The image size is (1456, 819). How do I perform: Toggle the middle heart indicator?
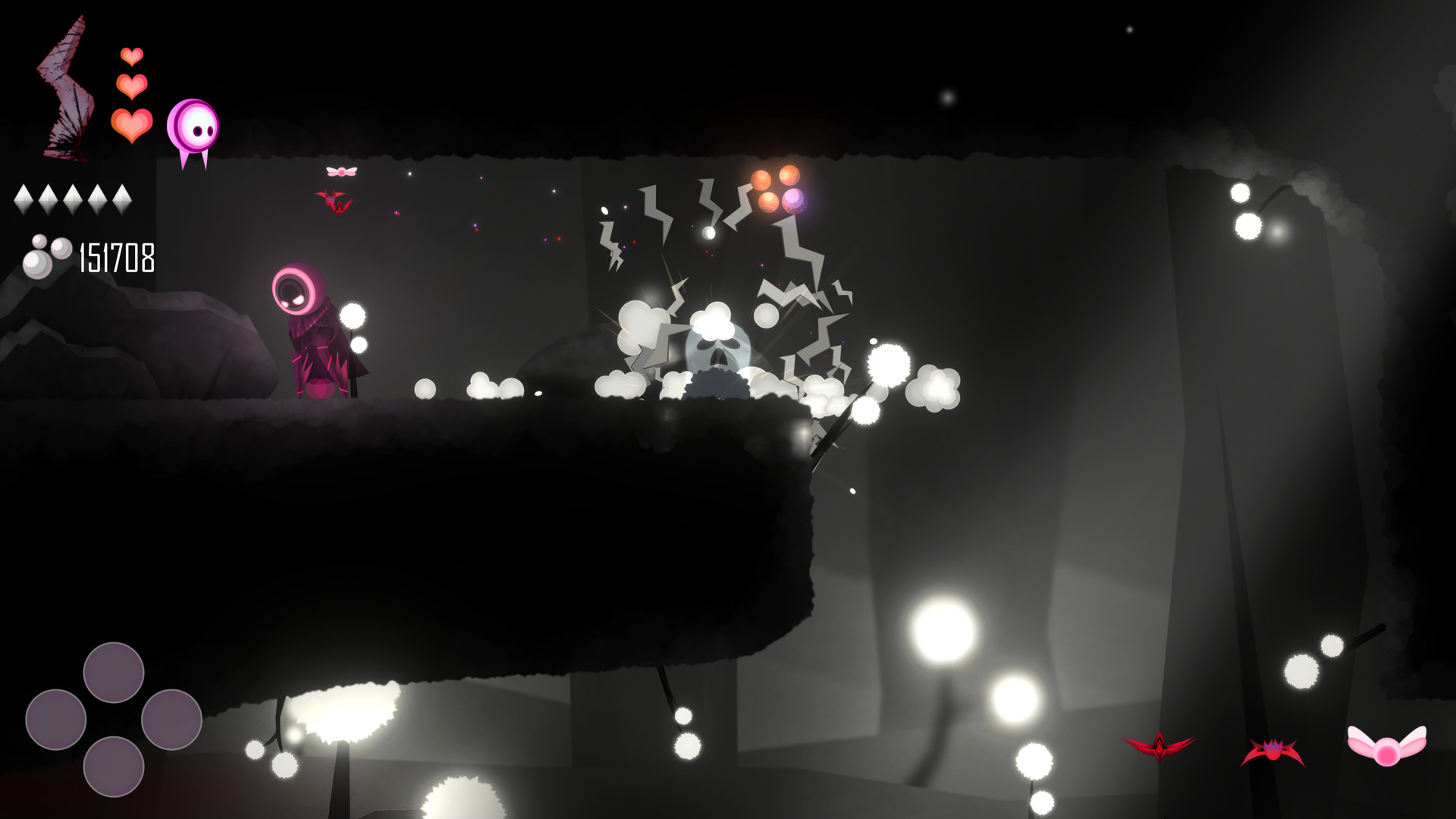(x=130, y=86)
